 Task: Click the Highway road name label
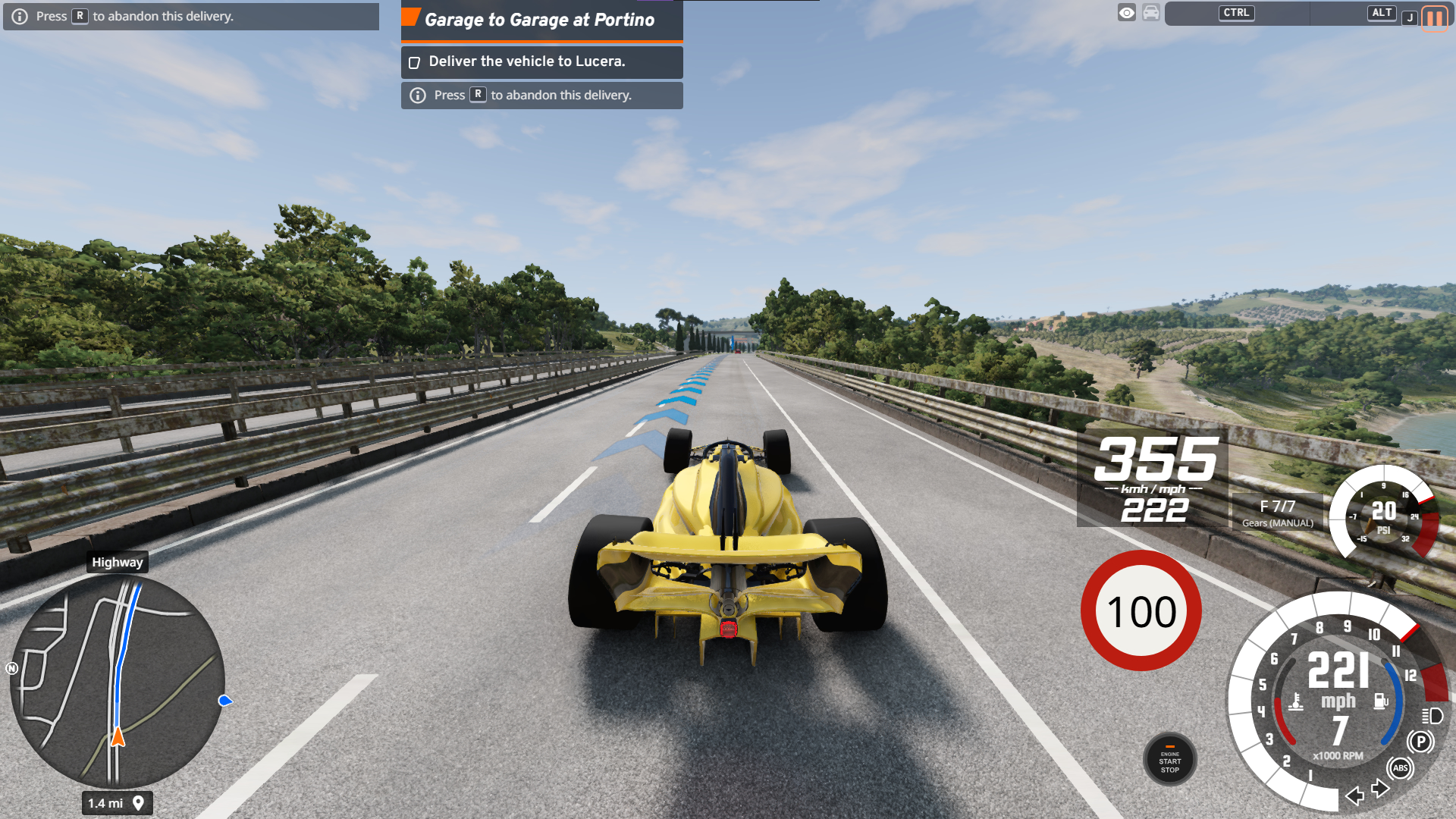point(117,562)
